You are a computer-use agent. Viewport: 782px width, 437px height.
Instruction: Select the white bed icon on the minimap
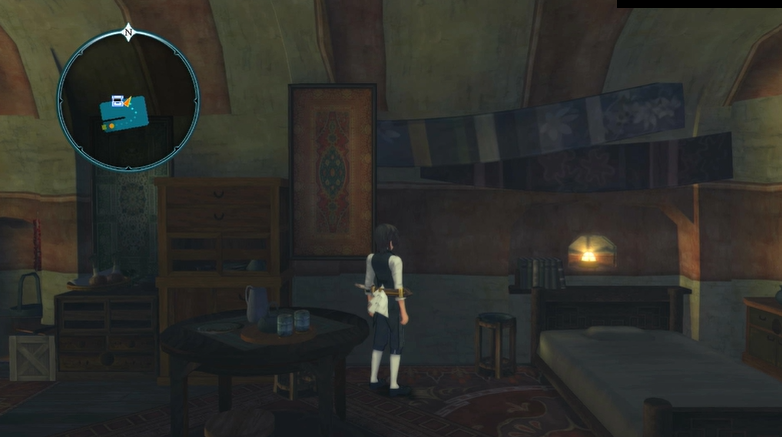point(117,100)
